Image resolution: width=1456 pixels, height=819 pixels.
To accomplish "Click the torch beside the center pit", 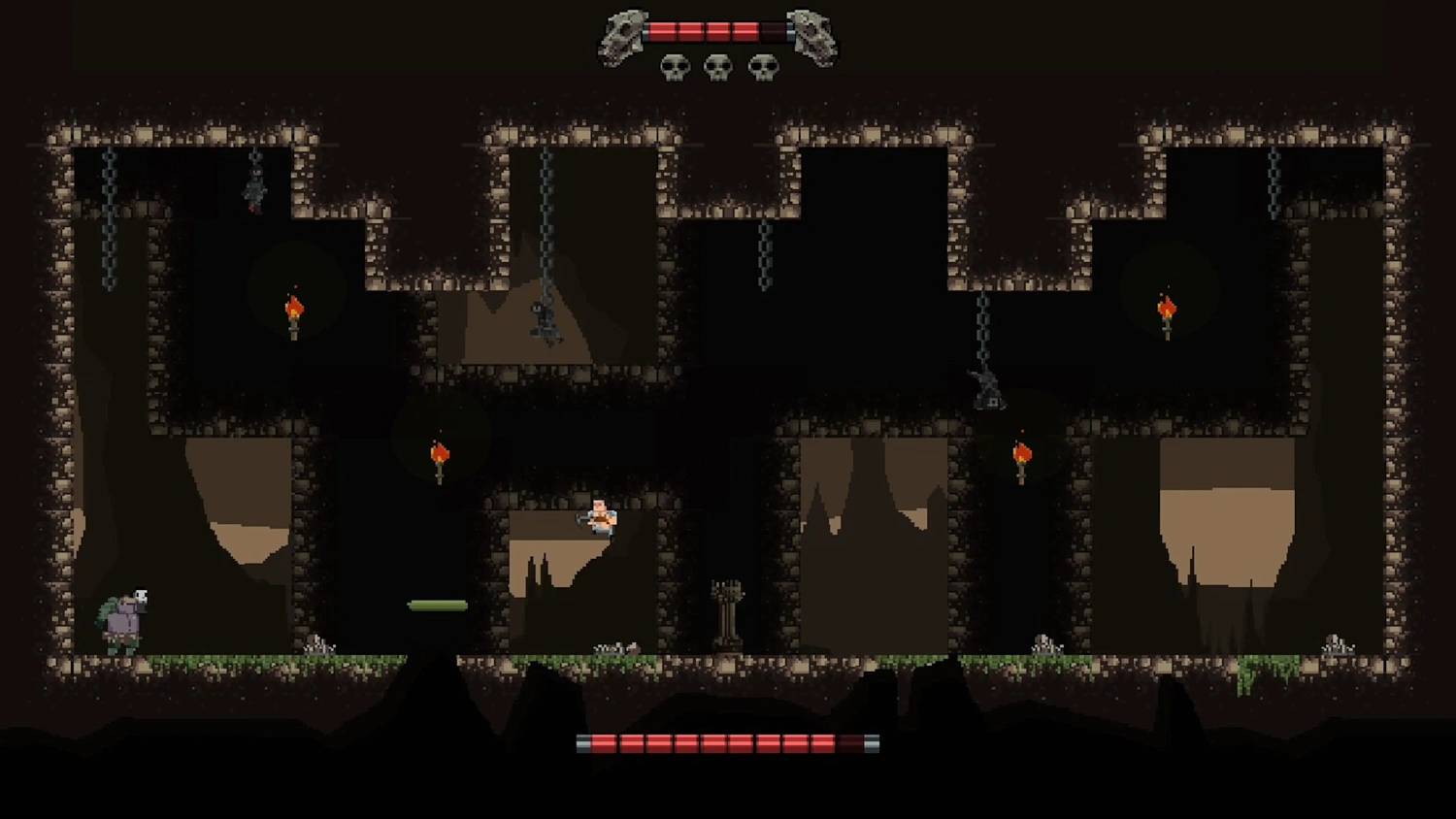I will point(442,456).
